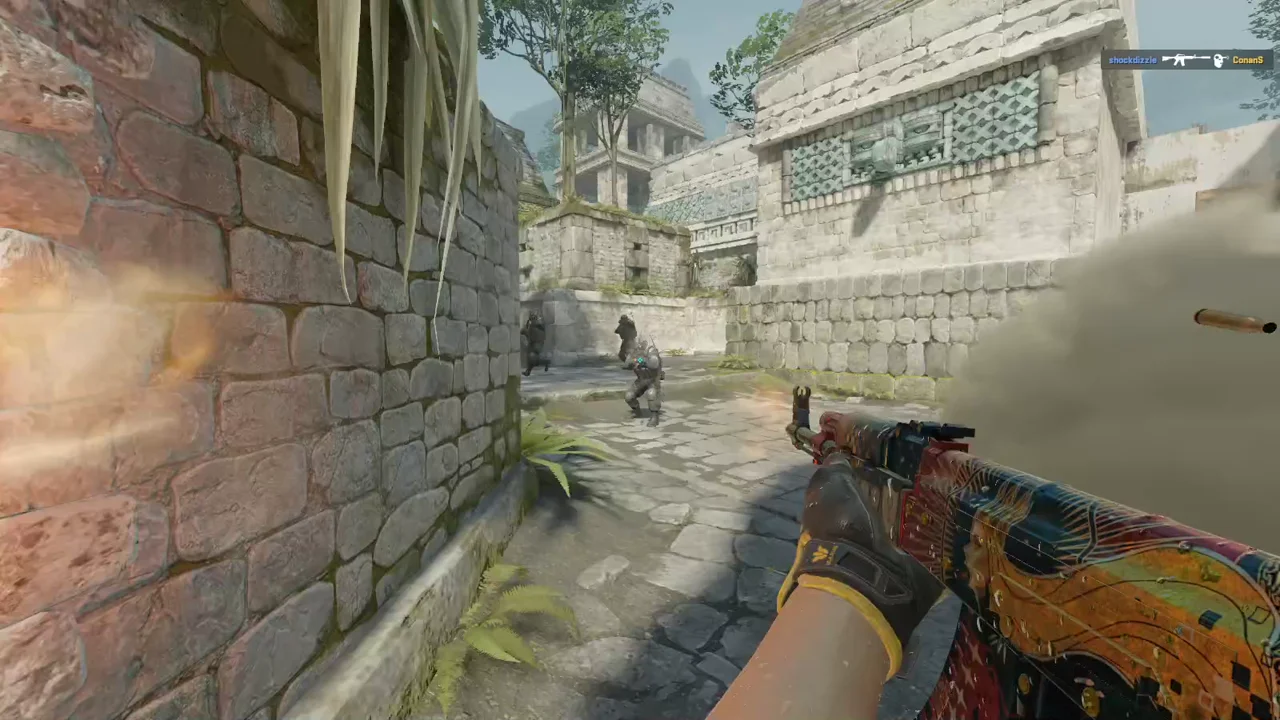Select ConanS's name in the kill feed

pyautogui.click(x=1247, y=60)
